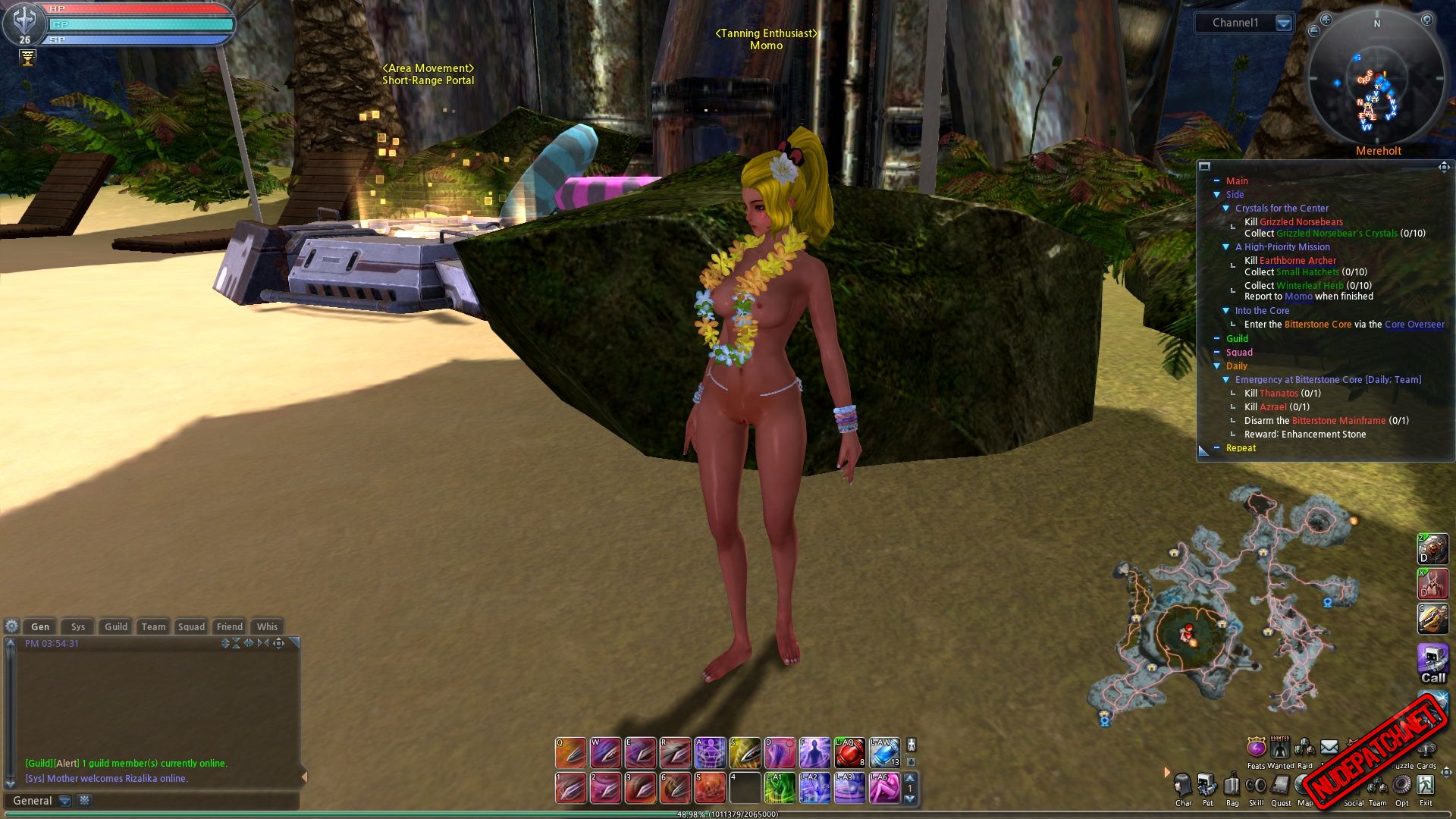Open the Char character sheet

tap(1183, 786)
